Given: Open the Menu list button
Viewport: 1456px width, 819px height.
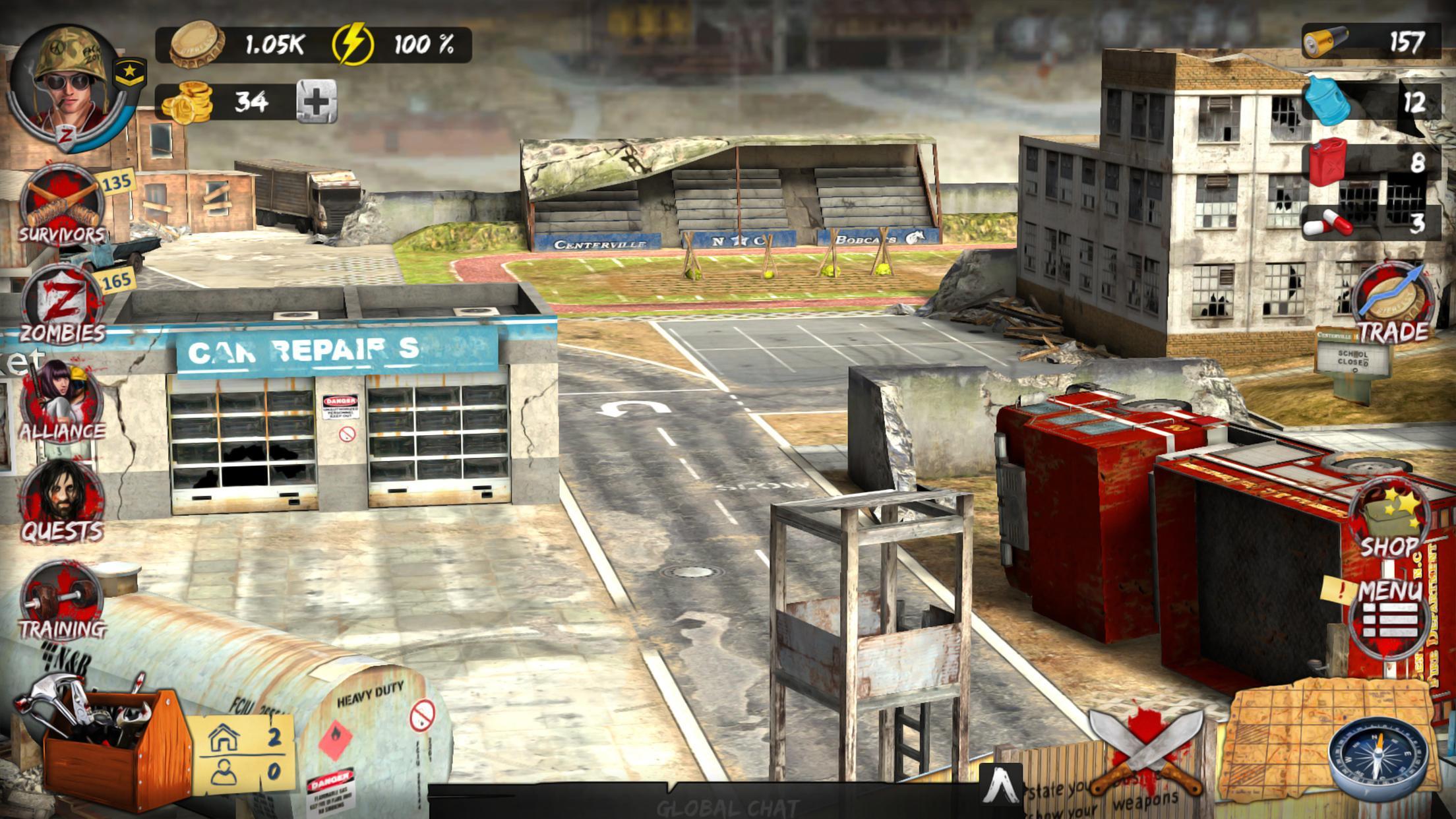Looking at the screenshot, I should [x=1389, y=613].
